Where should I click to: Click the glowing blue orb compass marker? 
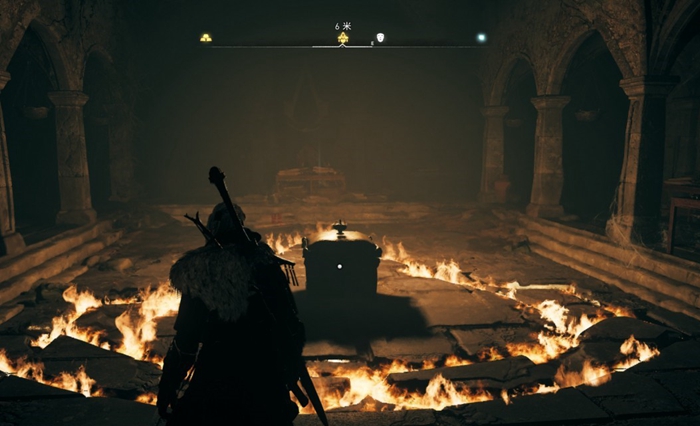(481, 38)
